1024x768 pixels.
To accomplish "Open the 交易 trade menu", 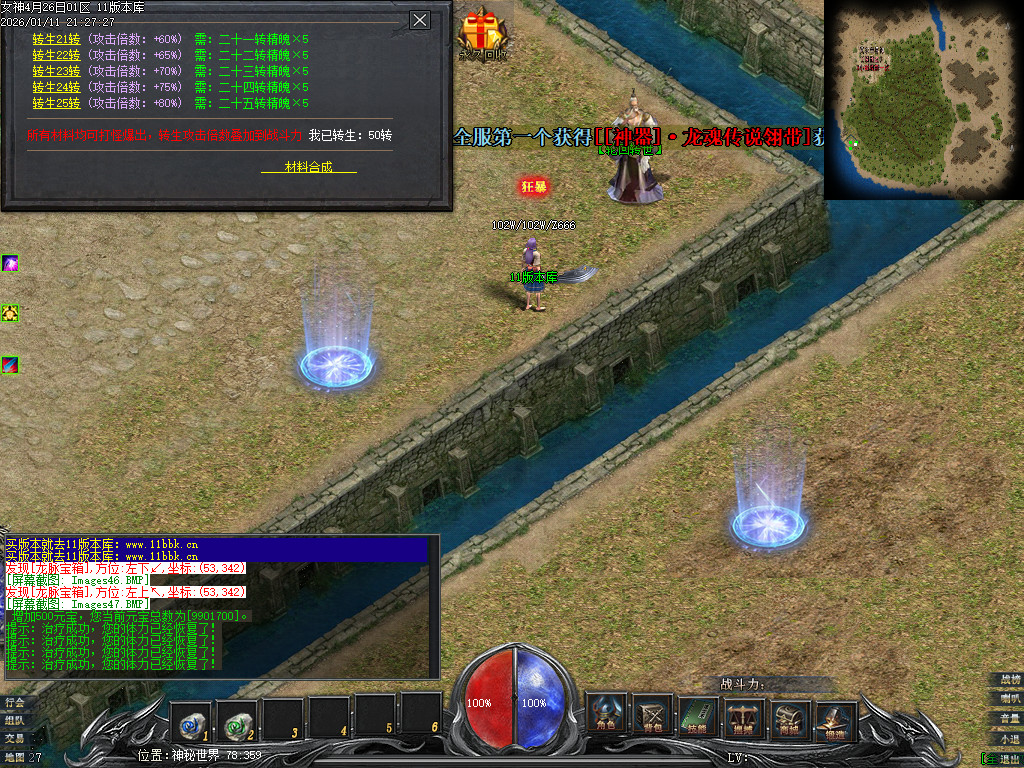I will (x=14, y=738).
